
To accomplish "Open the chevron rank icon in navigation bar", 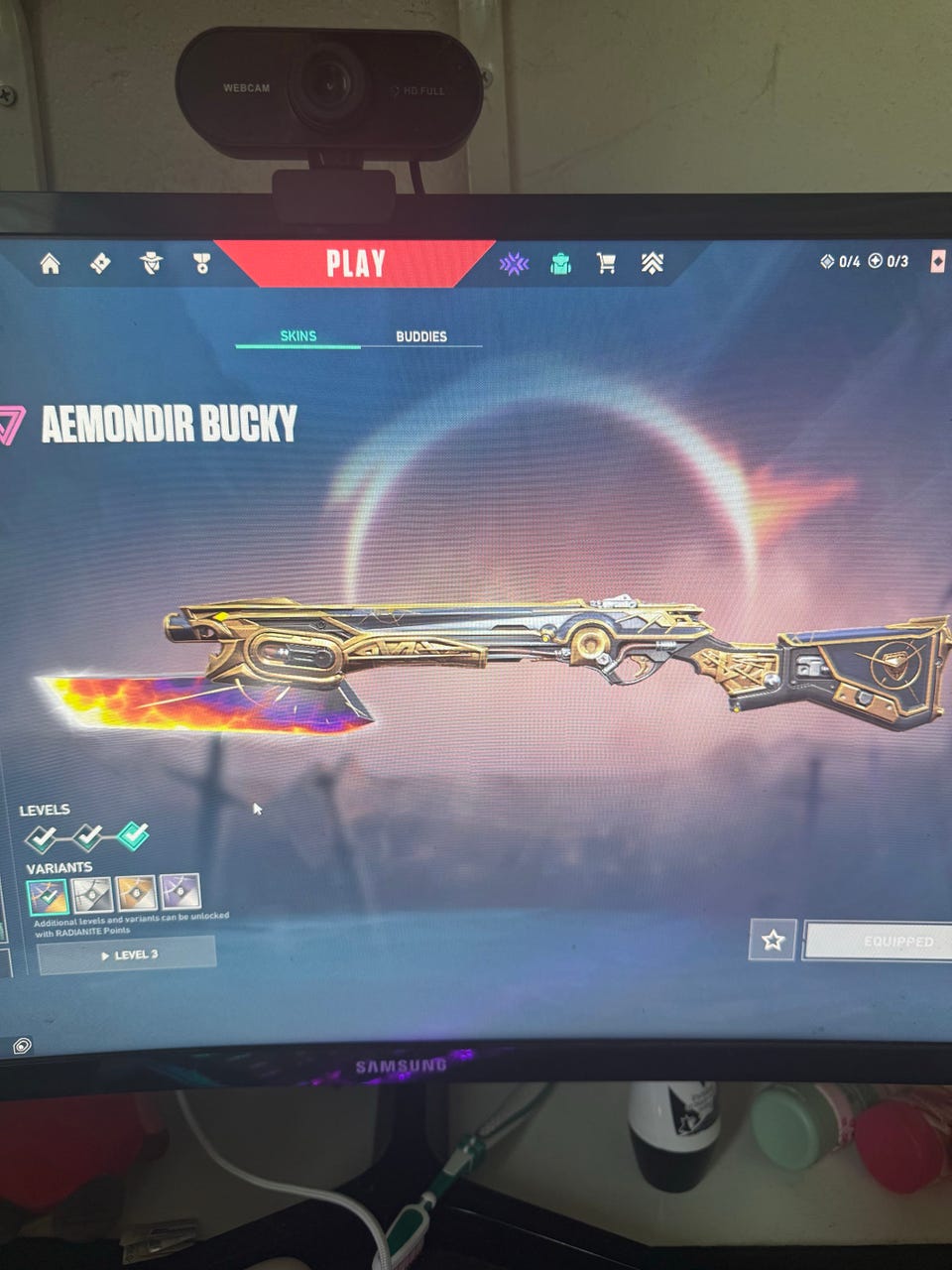I will [x=652, y=263].
